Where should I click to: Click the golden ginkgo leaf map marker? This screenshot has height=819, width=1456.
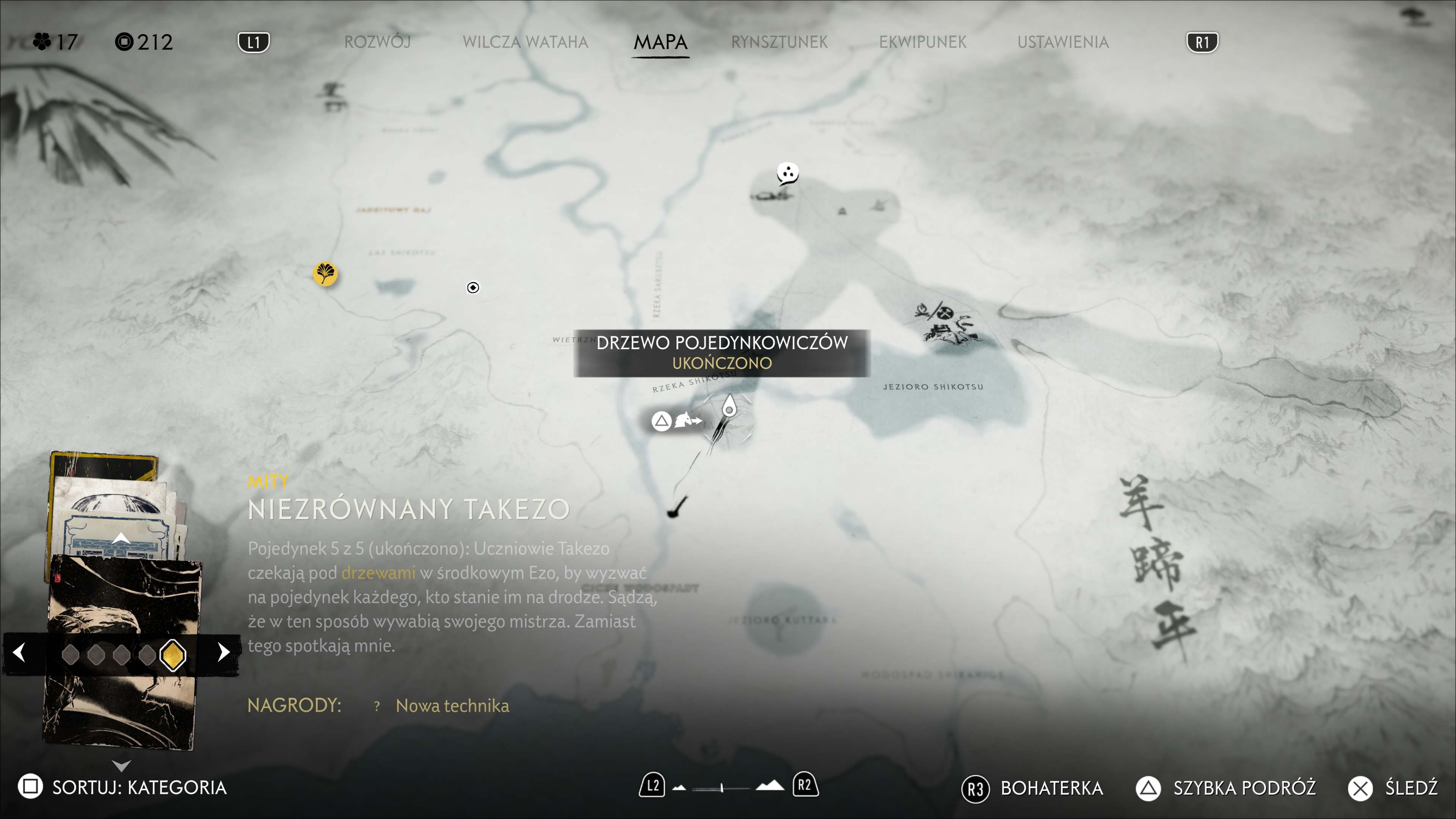click(325, 274)
